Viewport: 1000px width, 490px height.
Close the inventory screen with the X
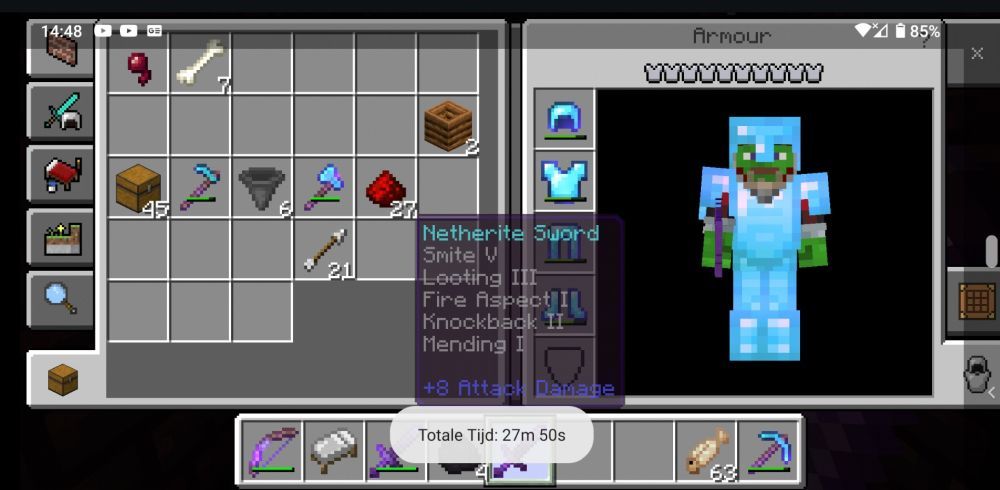977,54
